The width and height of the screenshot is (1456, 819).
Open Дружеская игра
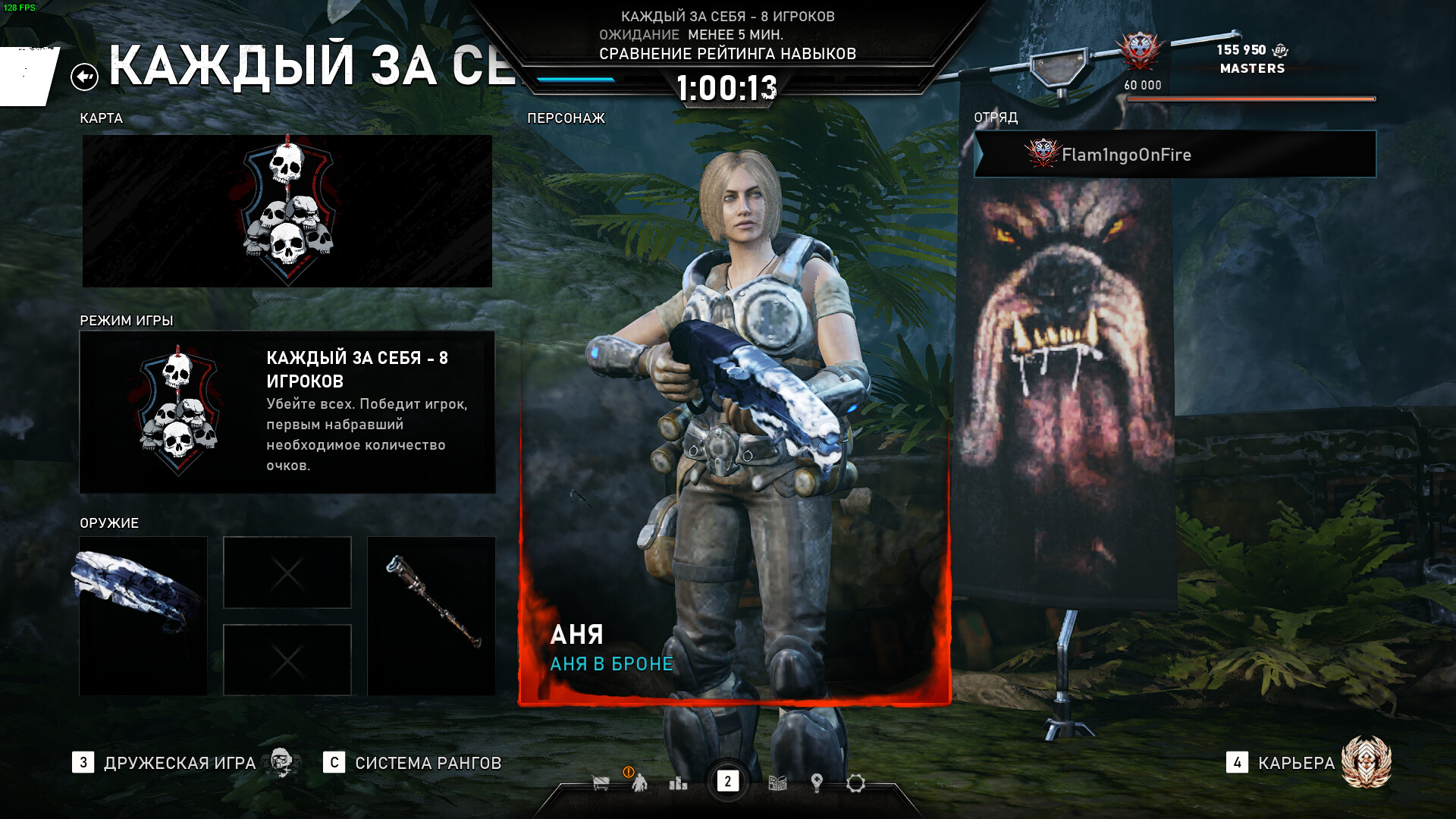tap(179, 763)
